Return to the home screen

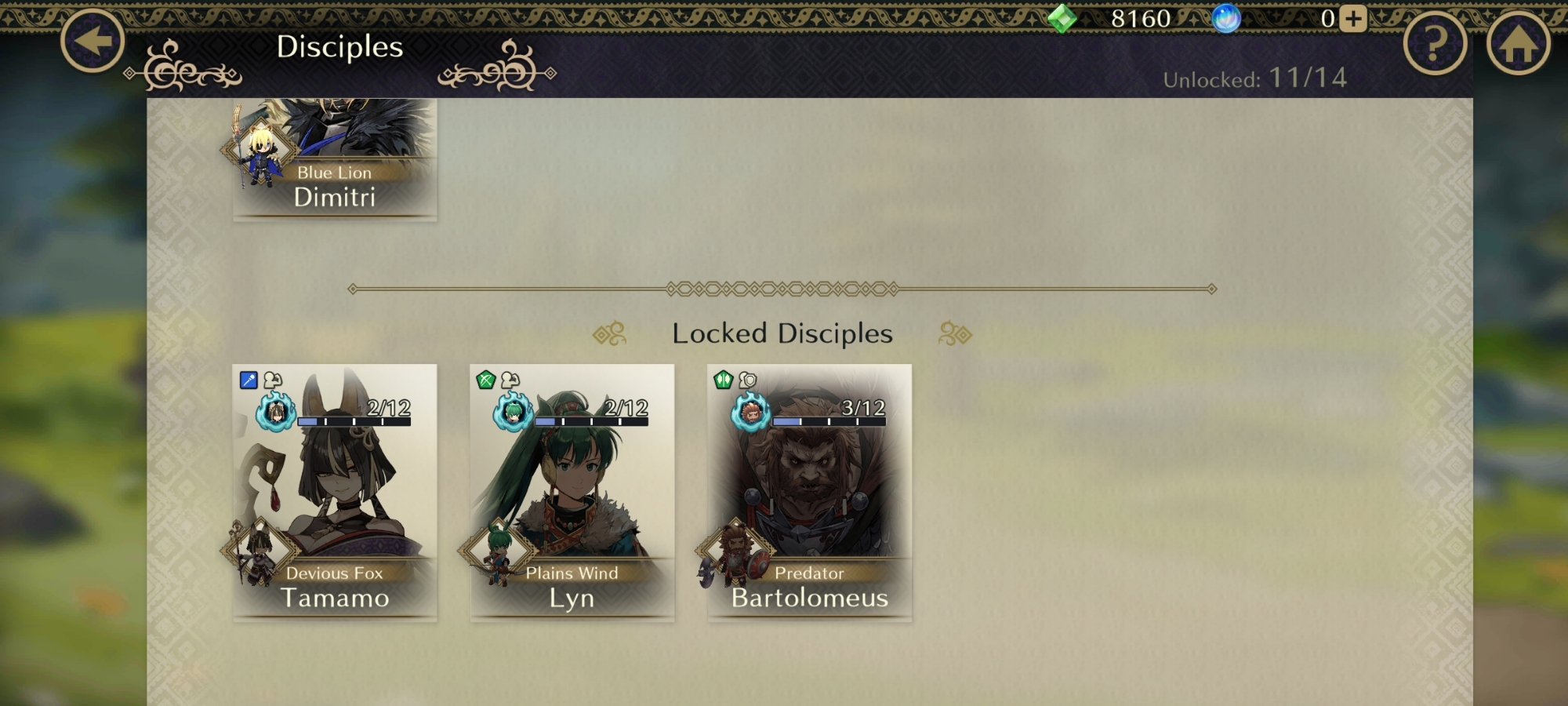pyautogui.click(x=1519, y=44)
